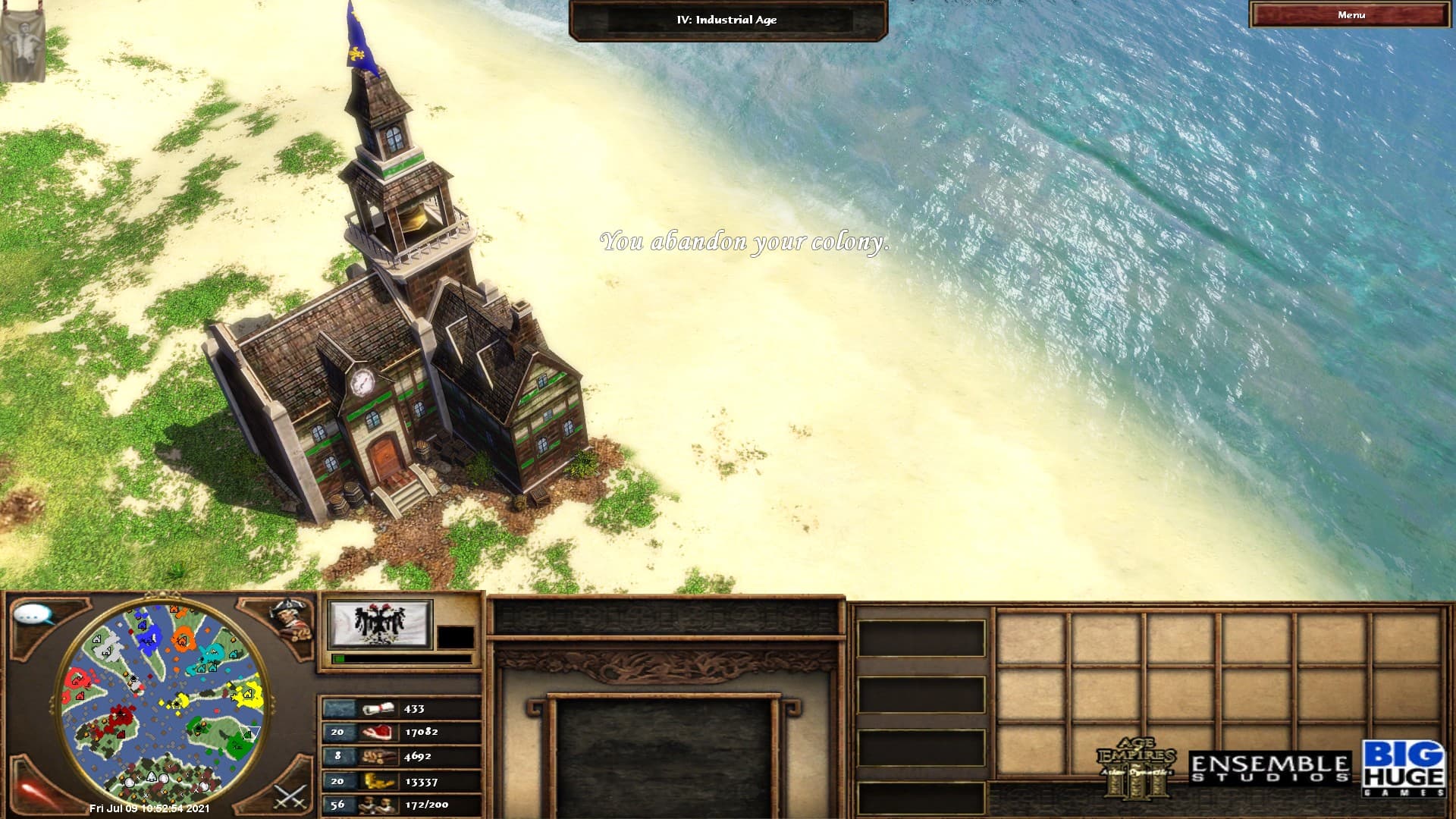The height and width of the screenshot is (819, 1456).
Task: Click the food resource meat icon
Action: pyautogui.click(x=377, y=733)
